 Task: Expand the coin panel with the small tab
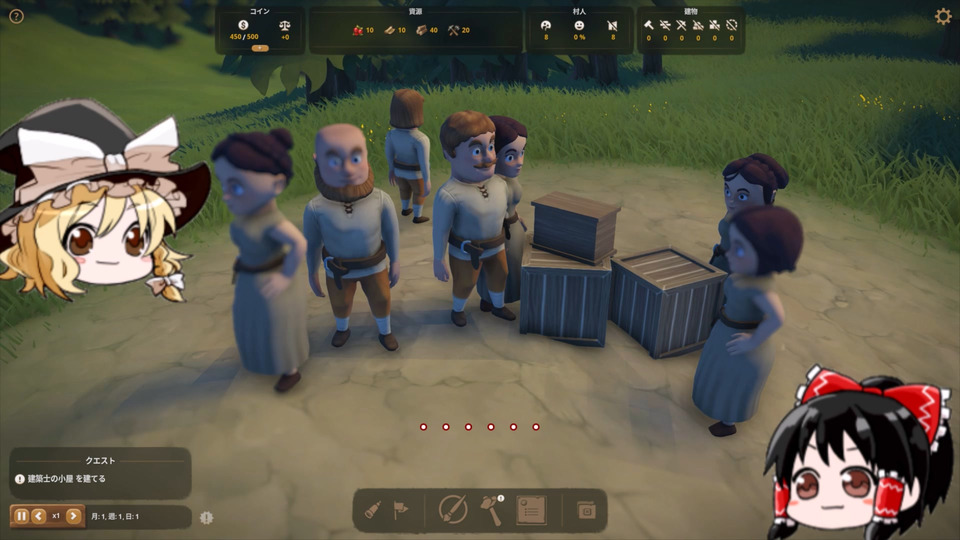[x=260, y=48]
